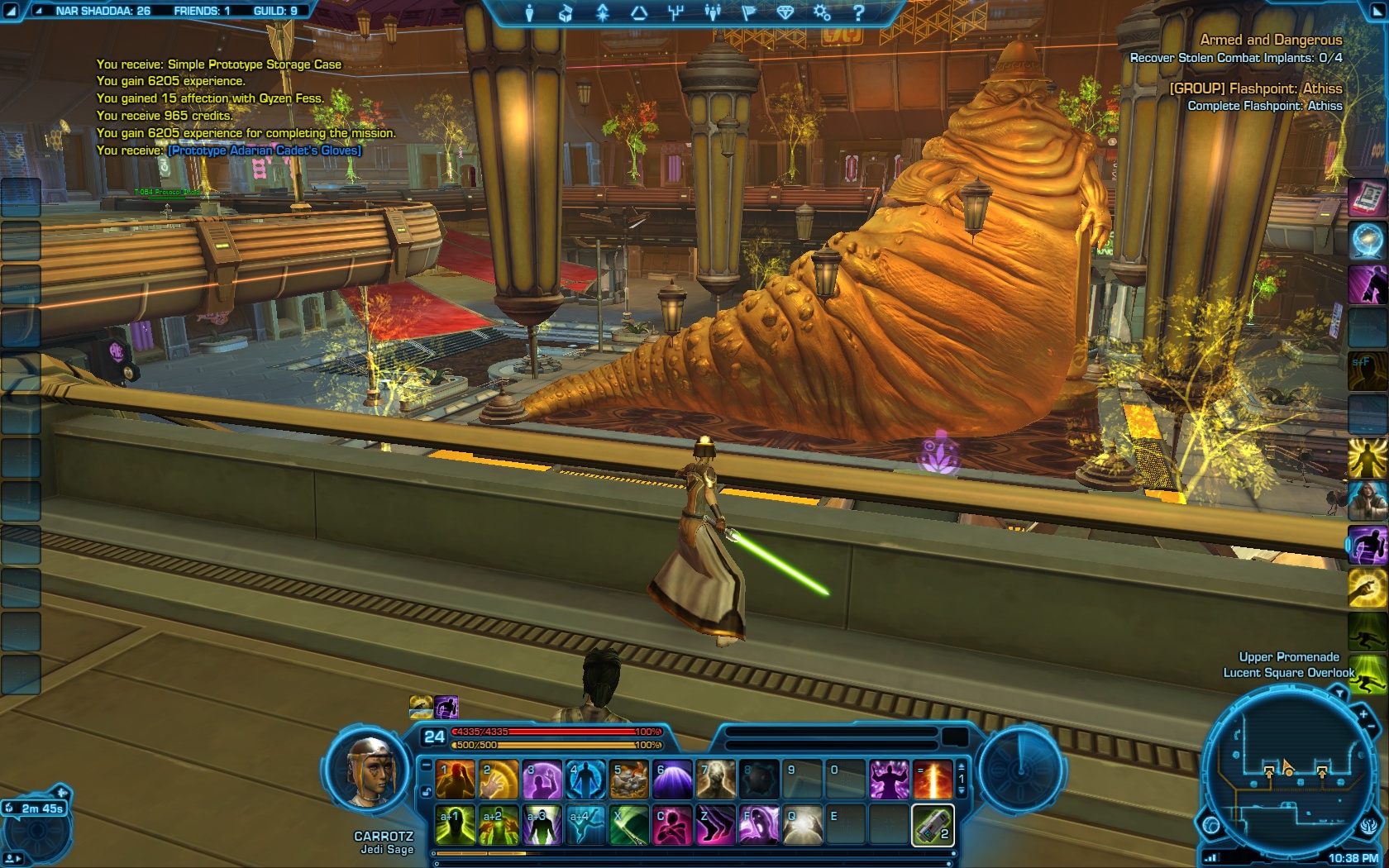Use the medpac item with count 2
Image resolution: width=1389 pixels, height=868 pixels.
pos(933,825)
